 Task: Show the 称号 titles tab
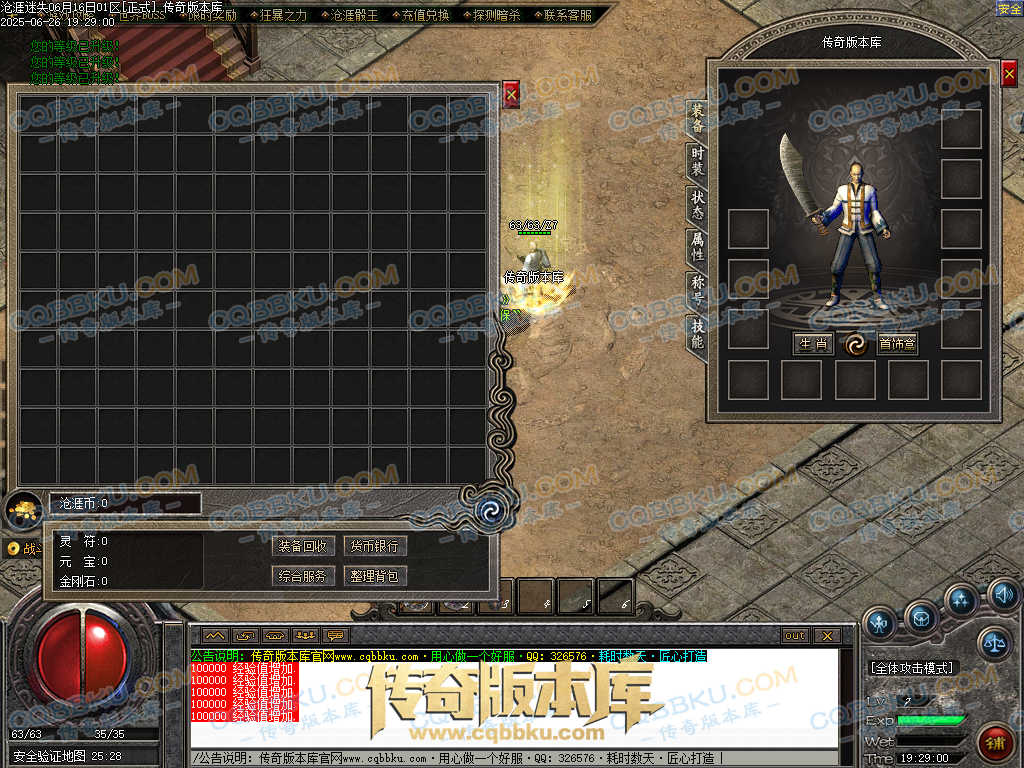(697, 290)
